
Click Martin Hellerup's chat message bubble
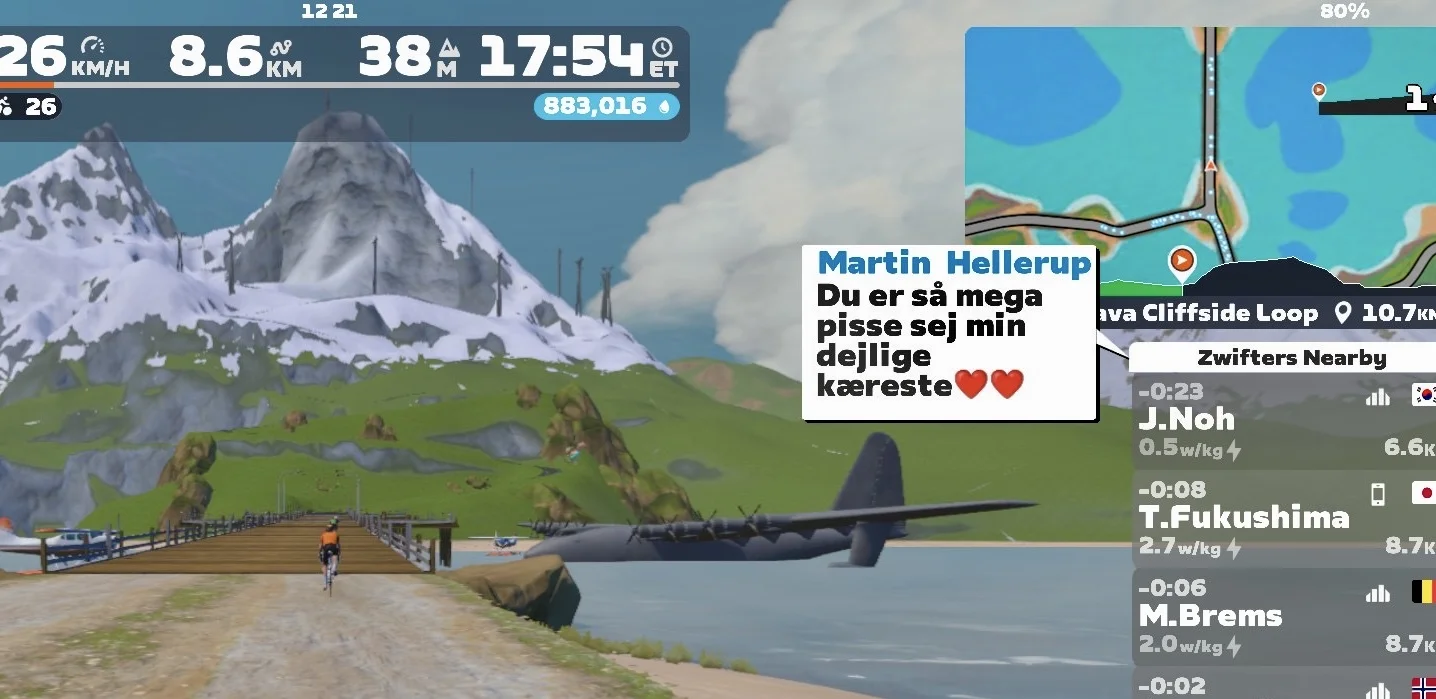pyautogui.click(x=949, y=334)
